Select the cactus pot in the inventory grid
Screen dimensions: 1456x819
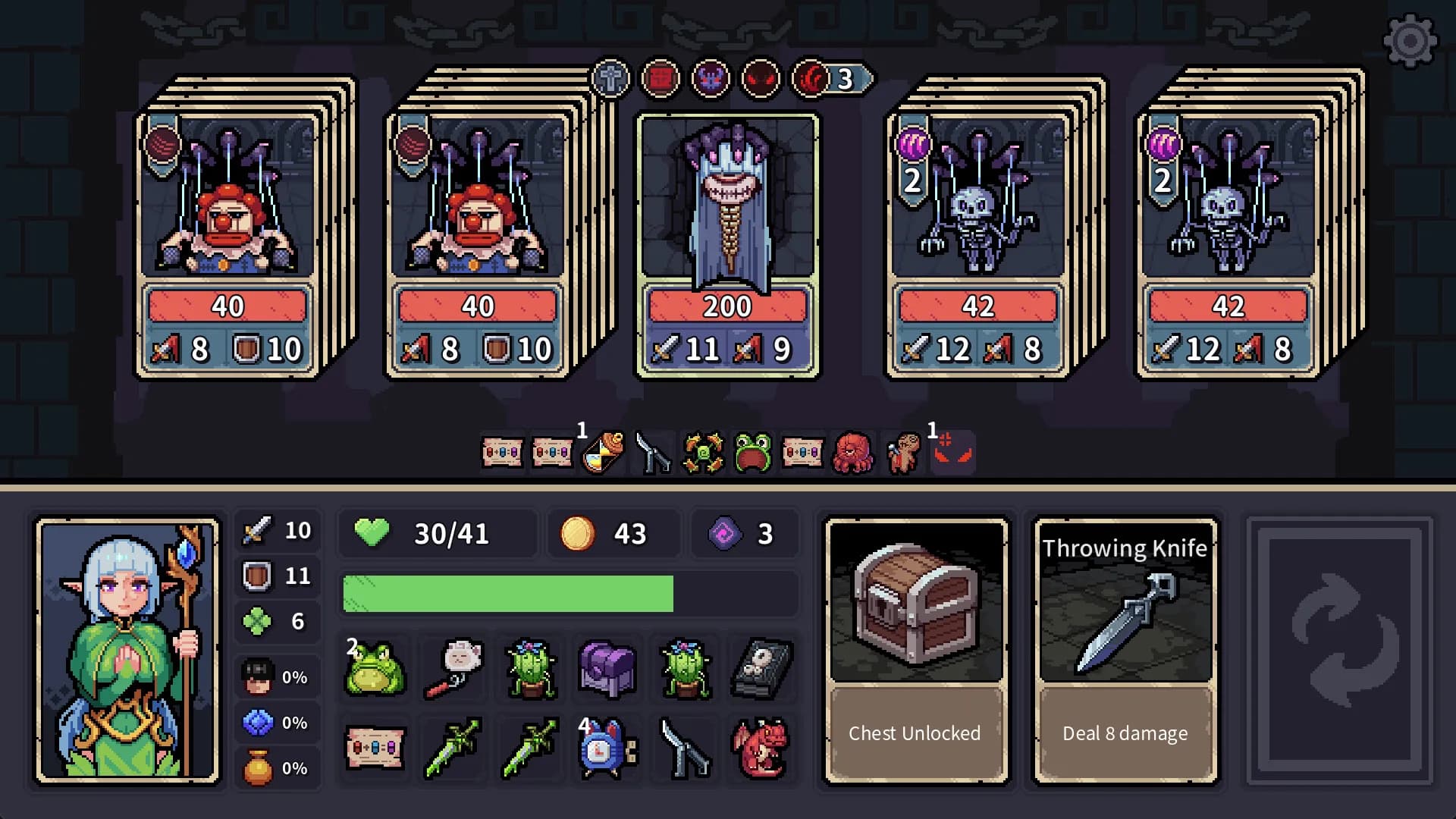pyautogui.click(x=530, y=671)
